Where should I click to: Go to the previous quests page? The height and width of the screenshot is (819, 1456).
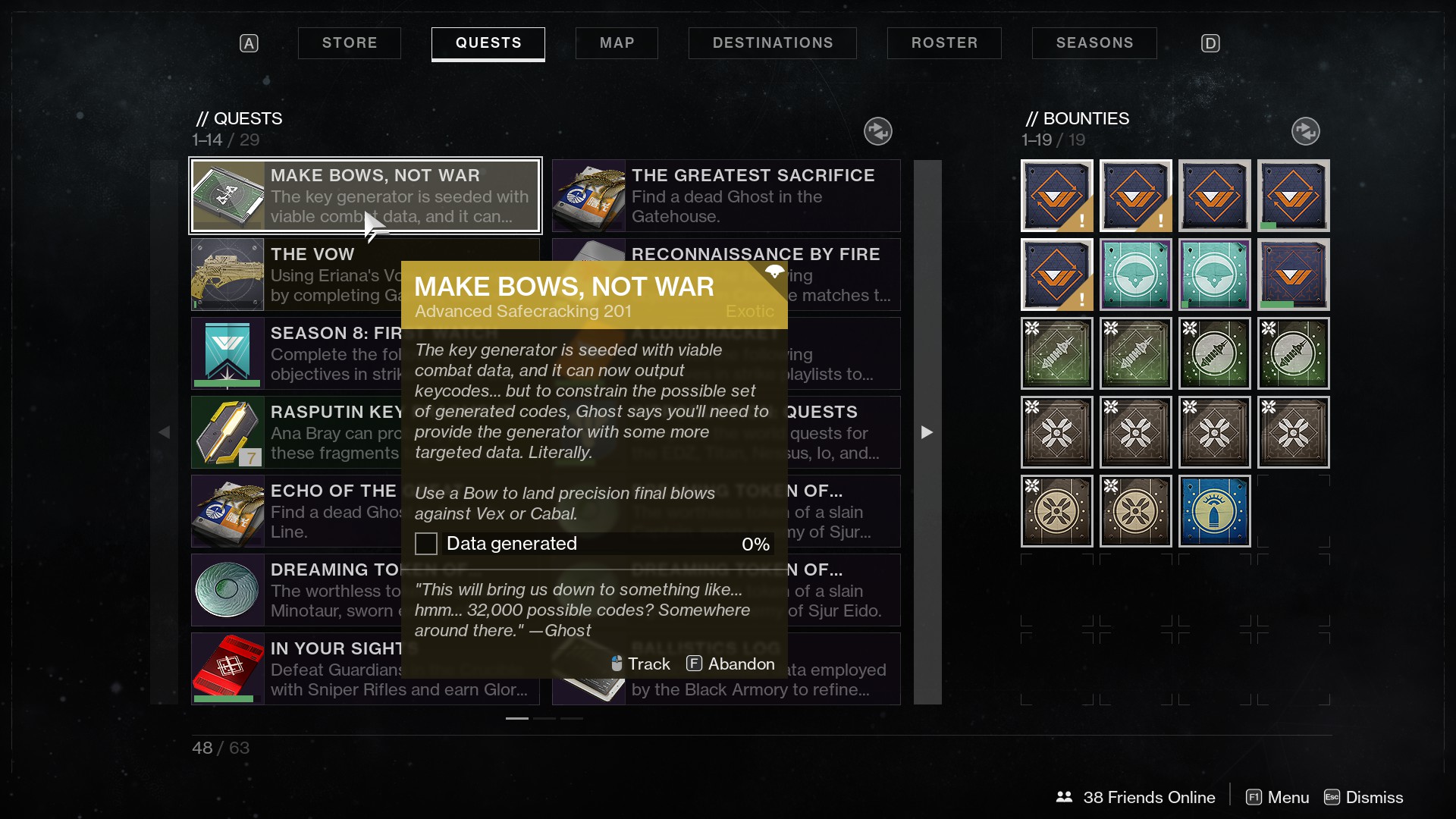click(165, 432)
